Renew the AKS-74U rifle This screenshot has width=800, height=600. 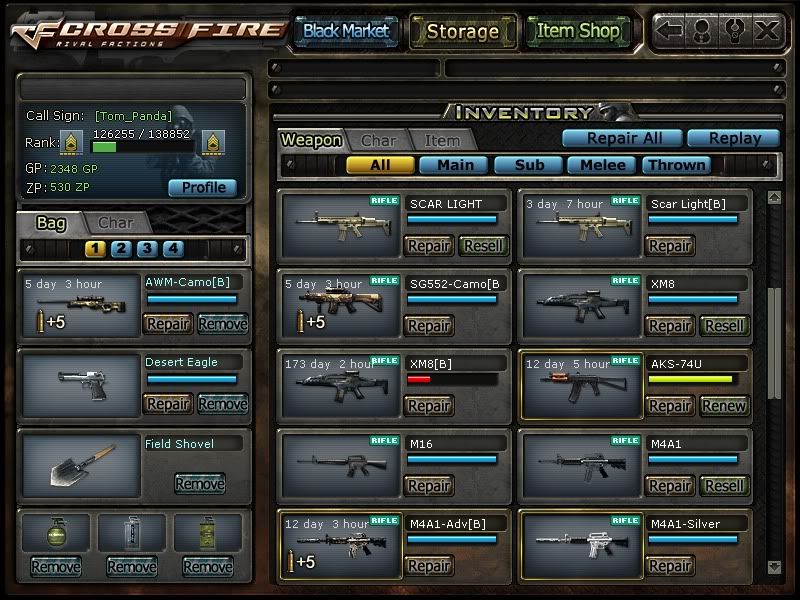pyautogui.click(x=723, y=405)
